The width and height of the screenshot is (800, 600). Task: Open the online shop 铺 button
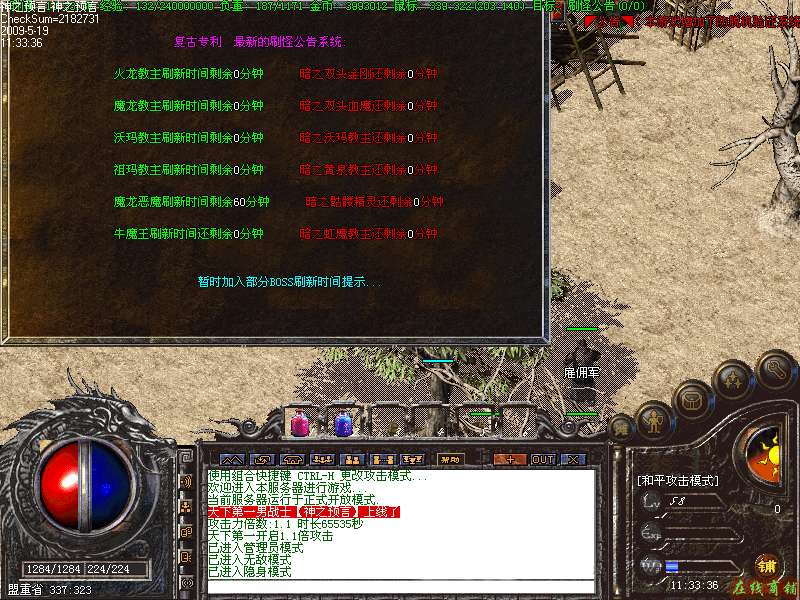click(767, 565)
